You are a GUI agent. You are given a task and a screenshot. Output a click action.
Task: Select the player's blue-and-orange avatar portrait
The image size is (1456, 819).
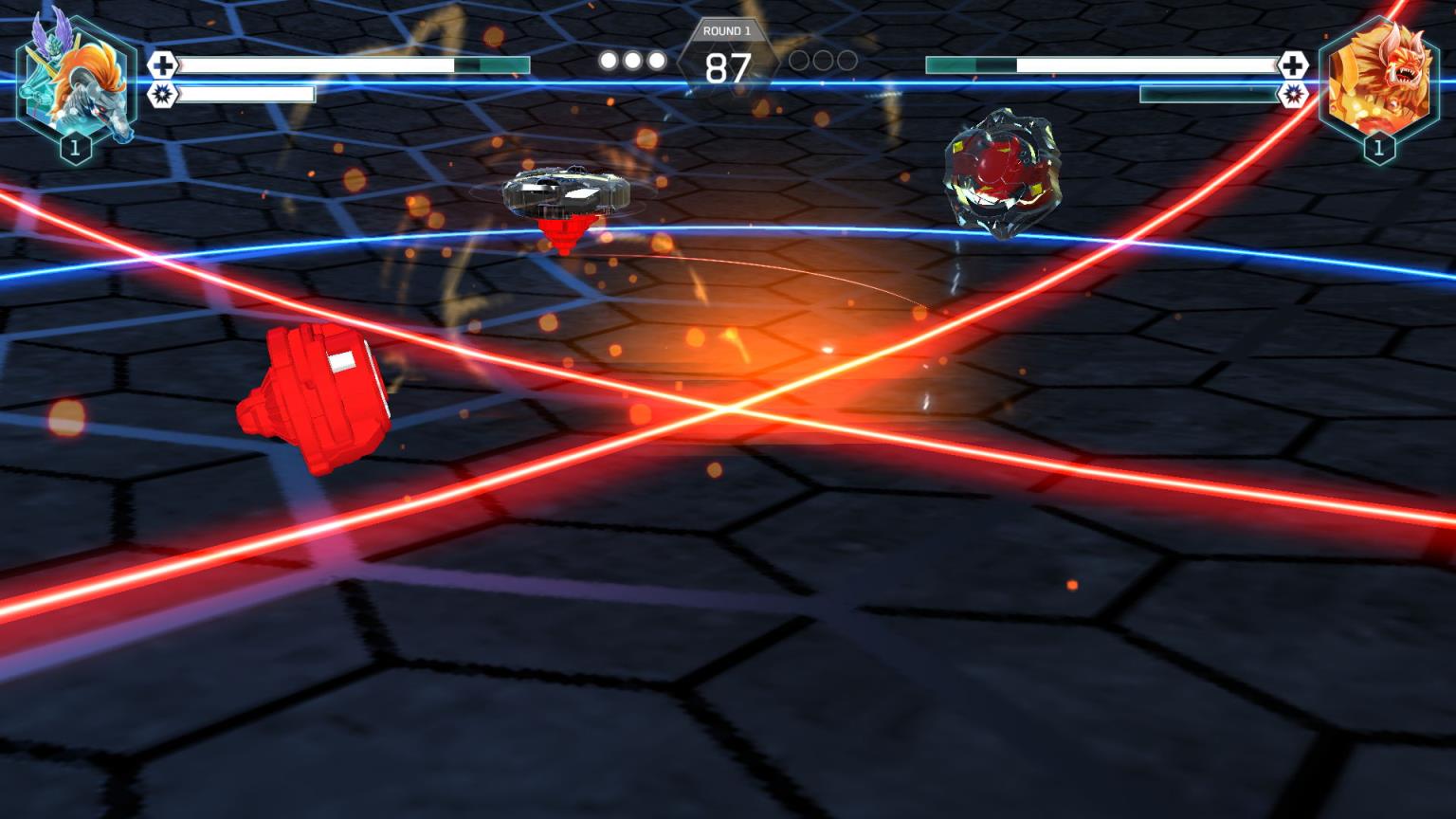pos(76,81)
